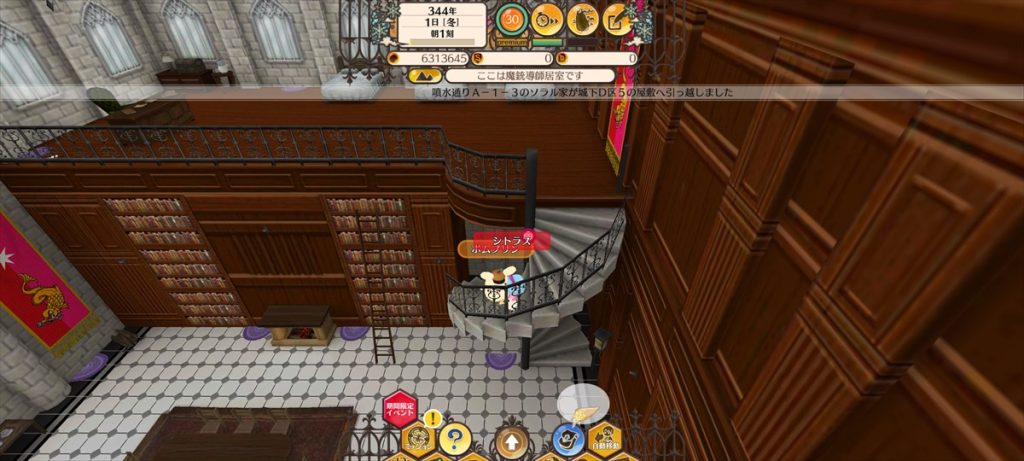Tap the orange 30 premium badge
This screenshot has width=1024, height=461.
click(513, 18)
